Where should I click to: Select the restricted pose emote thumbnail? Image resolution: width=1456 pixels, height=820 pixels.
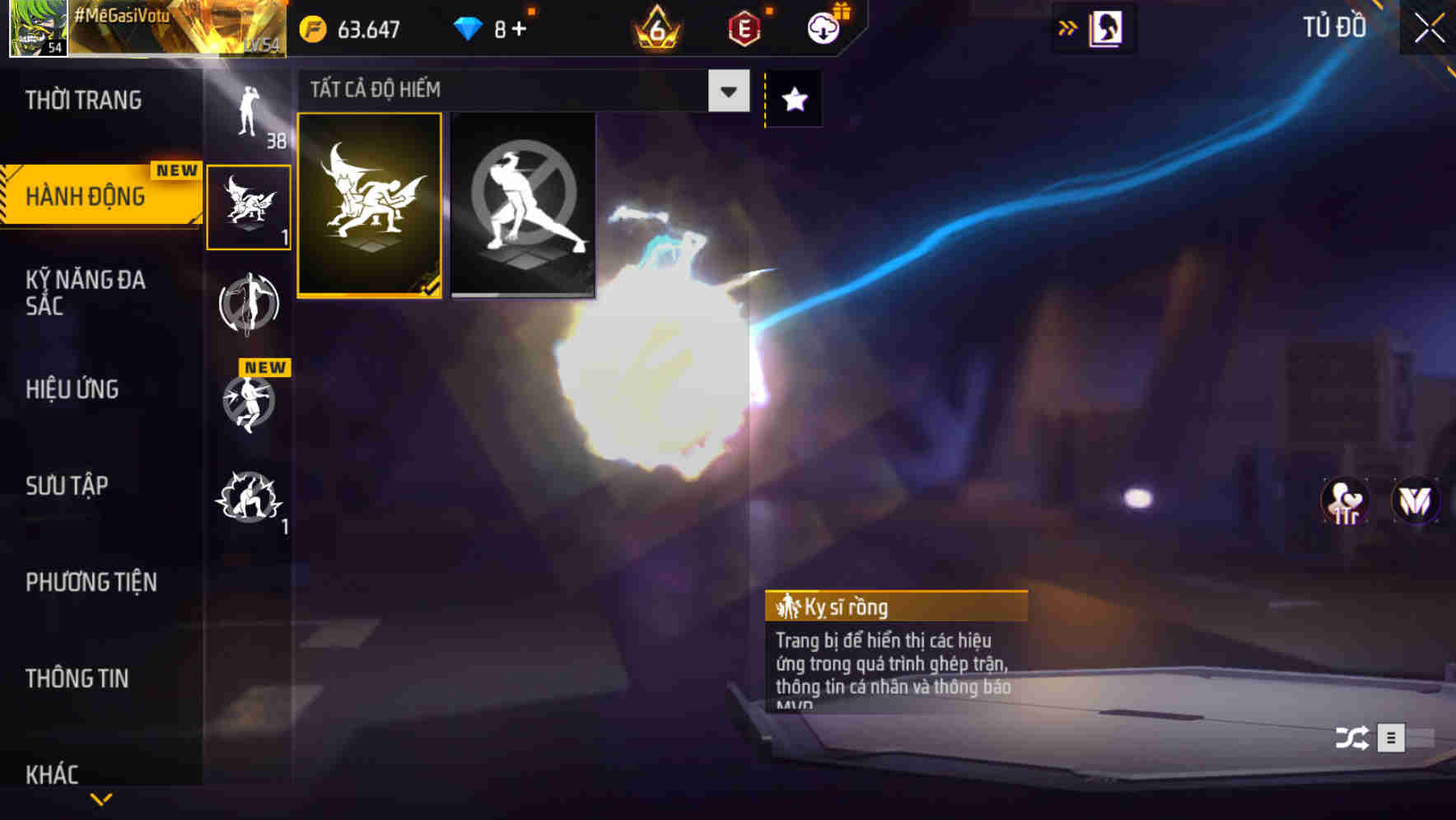(x=523, y=205)
